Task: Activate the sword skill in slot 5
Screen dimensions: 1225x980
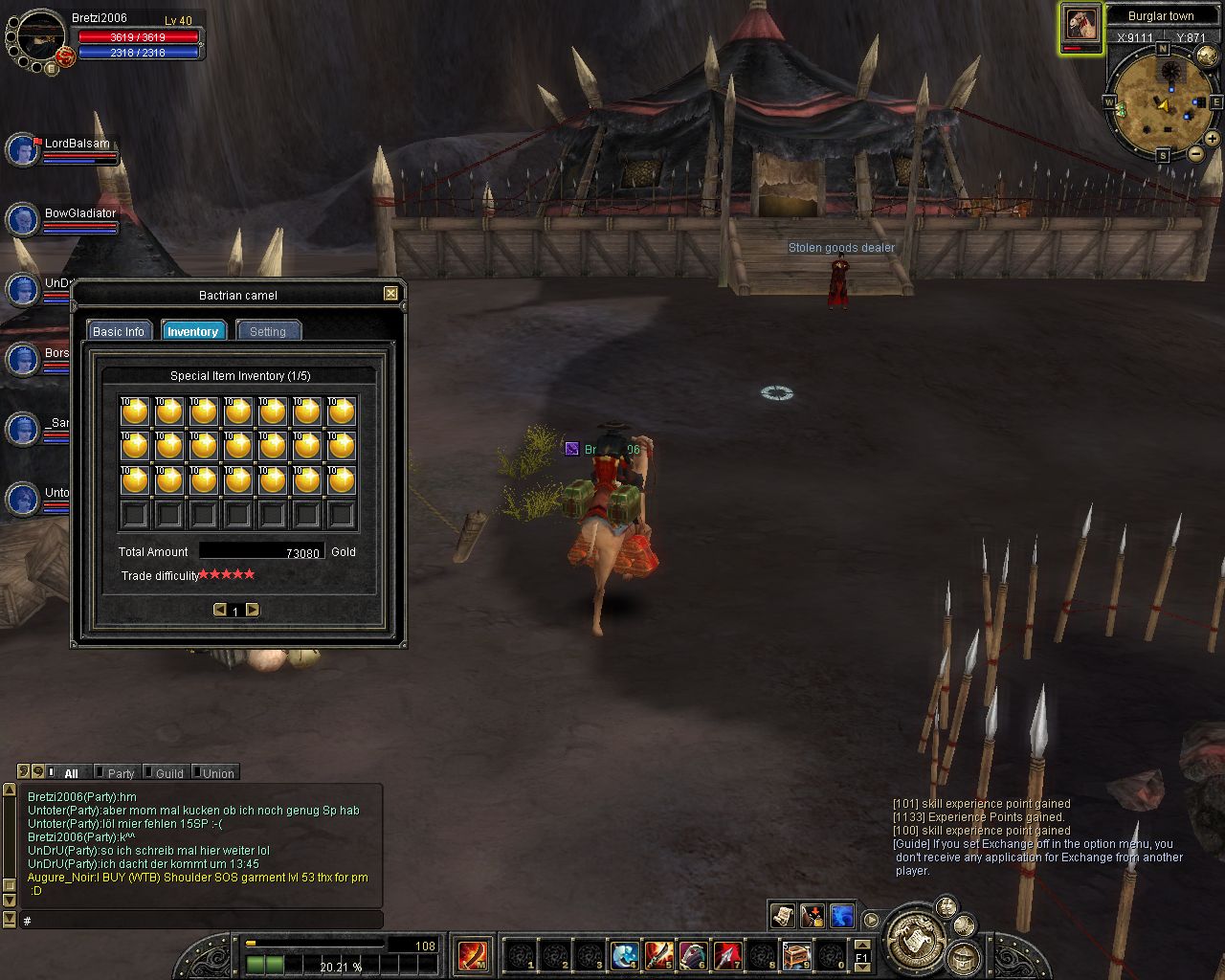Action: [658, 955]
